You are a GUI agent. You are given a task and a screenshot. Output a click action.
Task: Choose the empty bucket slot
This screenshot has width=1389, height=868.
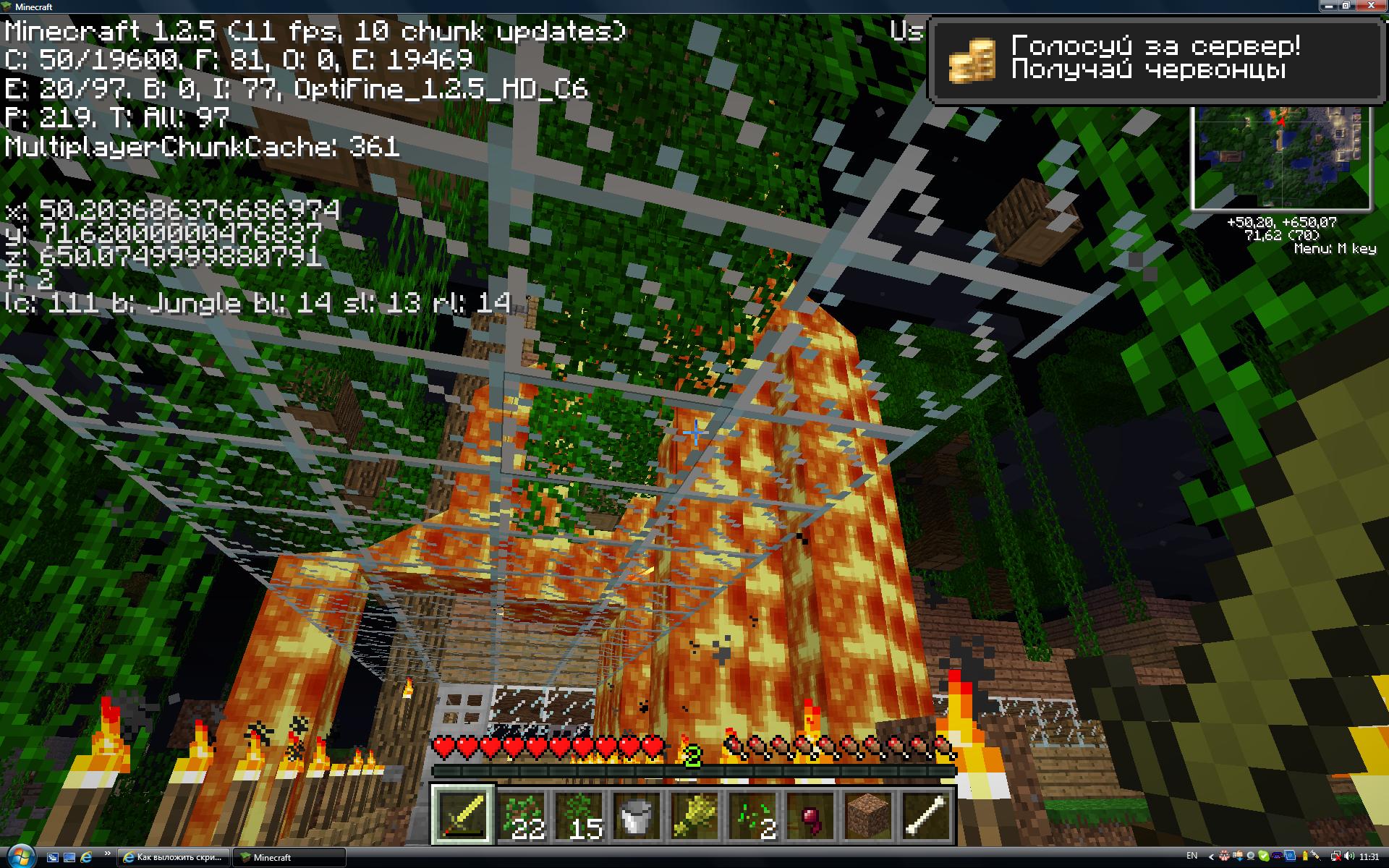637,814
